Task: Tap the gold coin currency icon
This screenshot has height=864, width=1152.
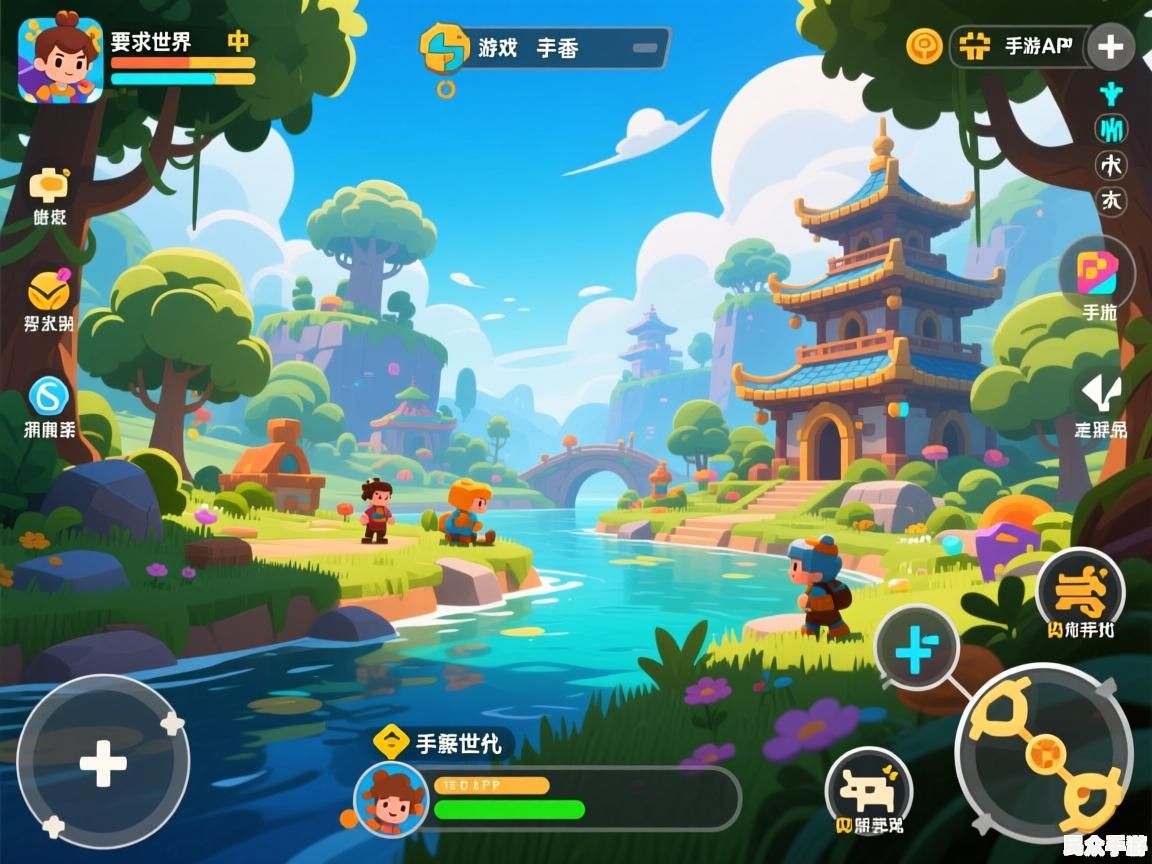Action: (x=924, y=46)
